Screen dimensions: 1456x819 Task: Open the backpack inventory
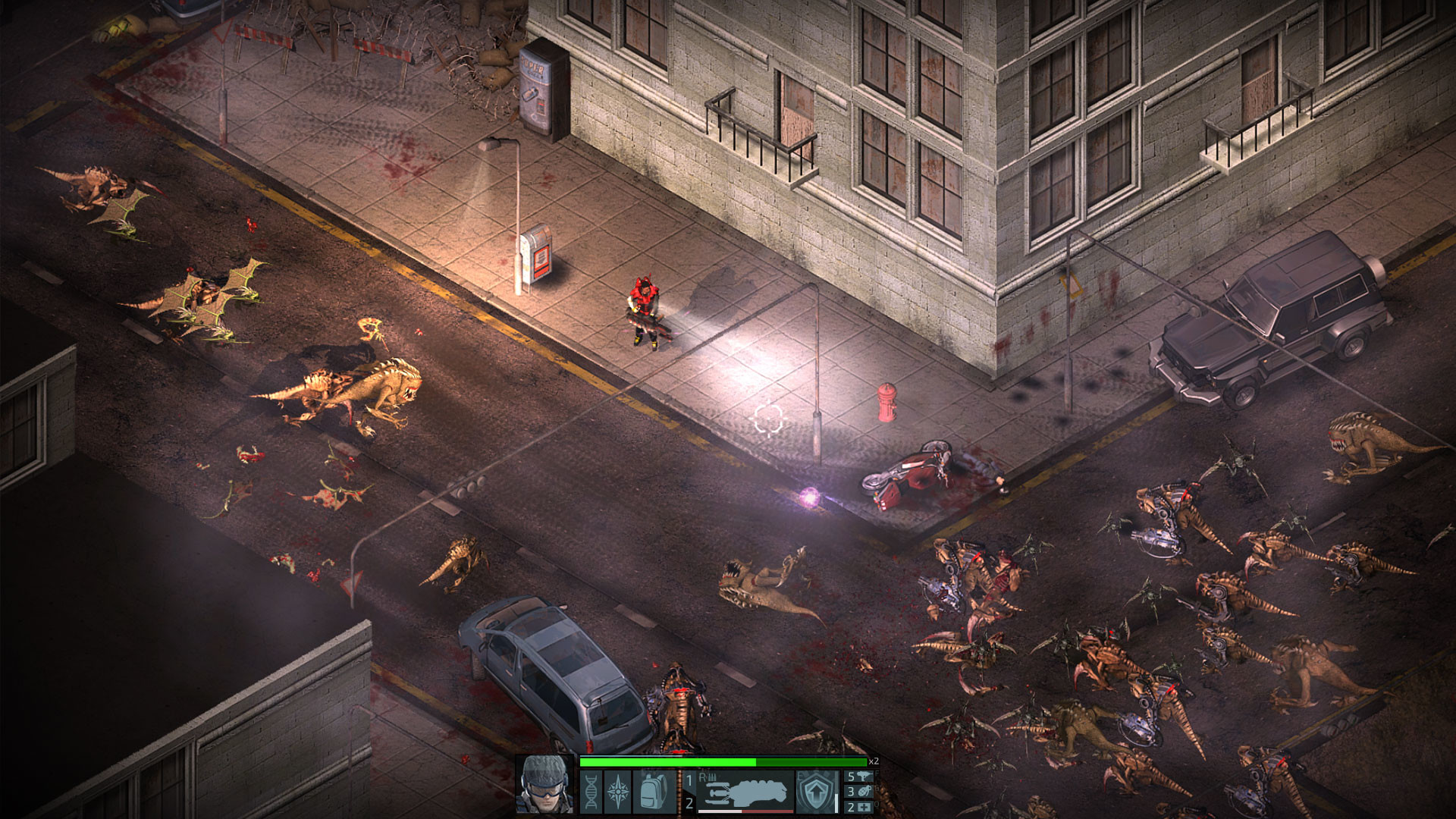point(652,792)
